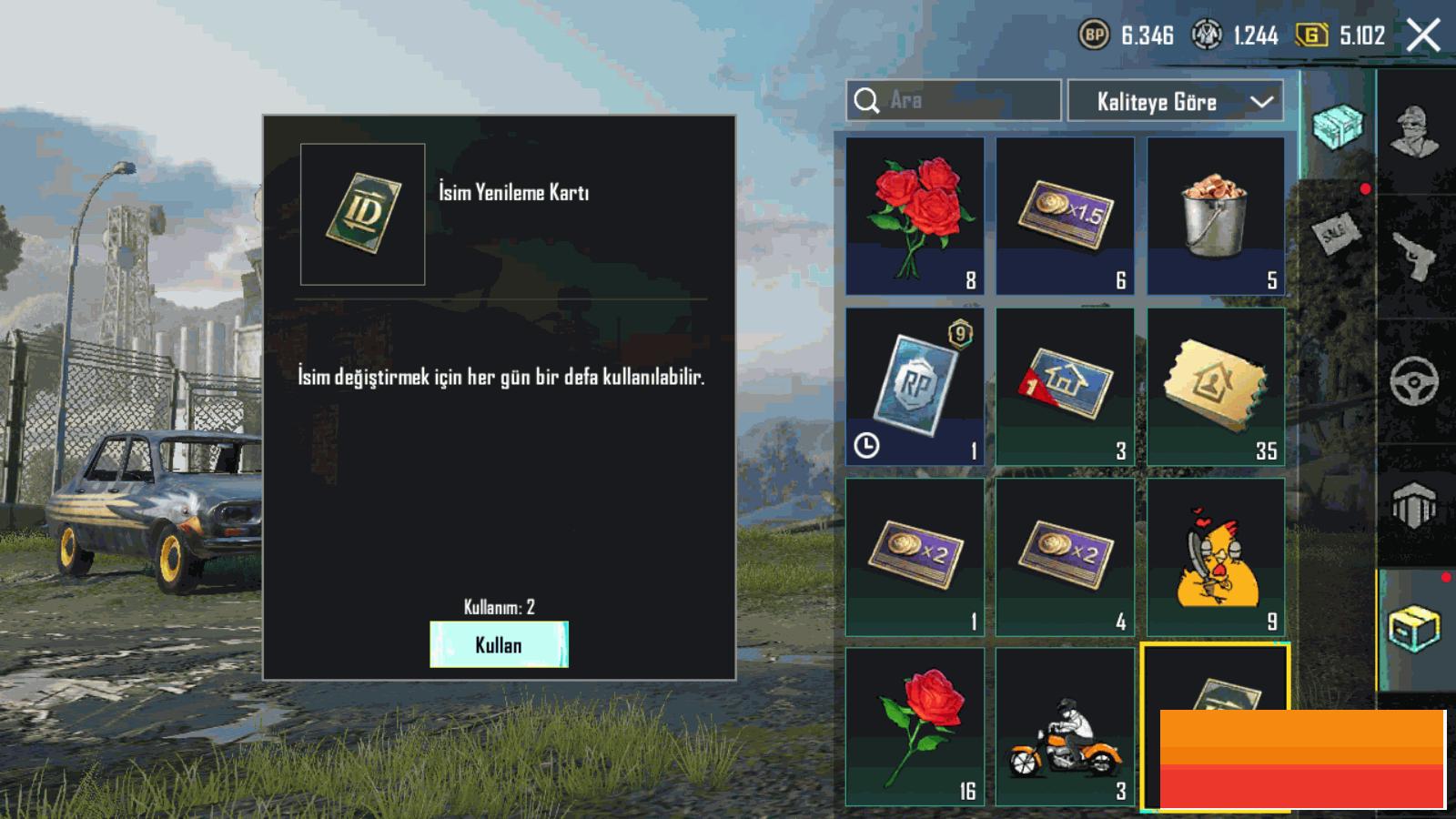This screenshot has width=1456, height=819.
Task: Switch to the pistol weapons tab
Action: click(x=1415, y=257)
